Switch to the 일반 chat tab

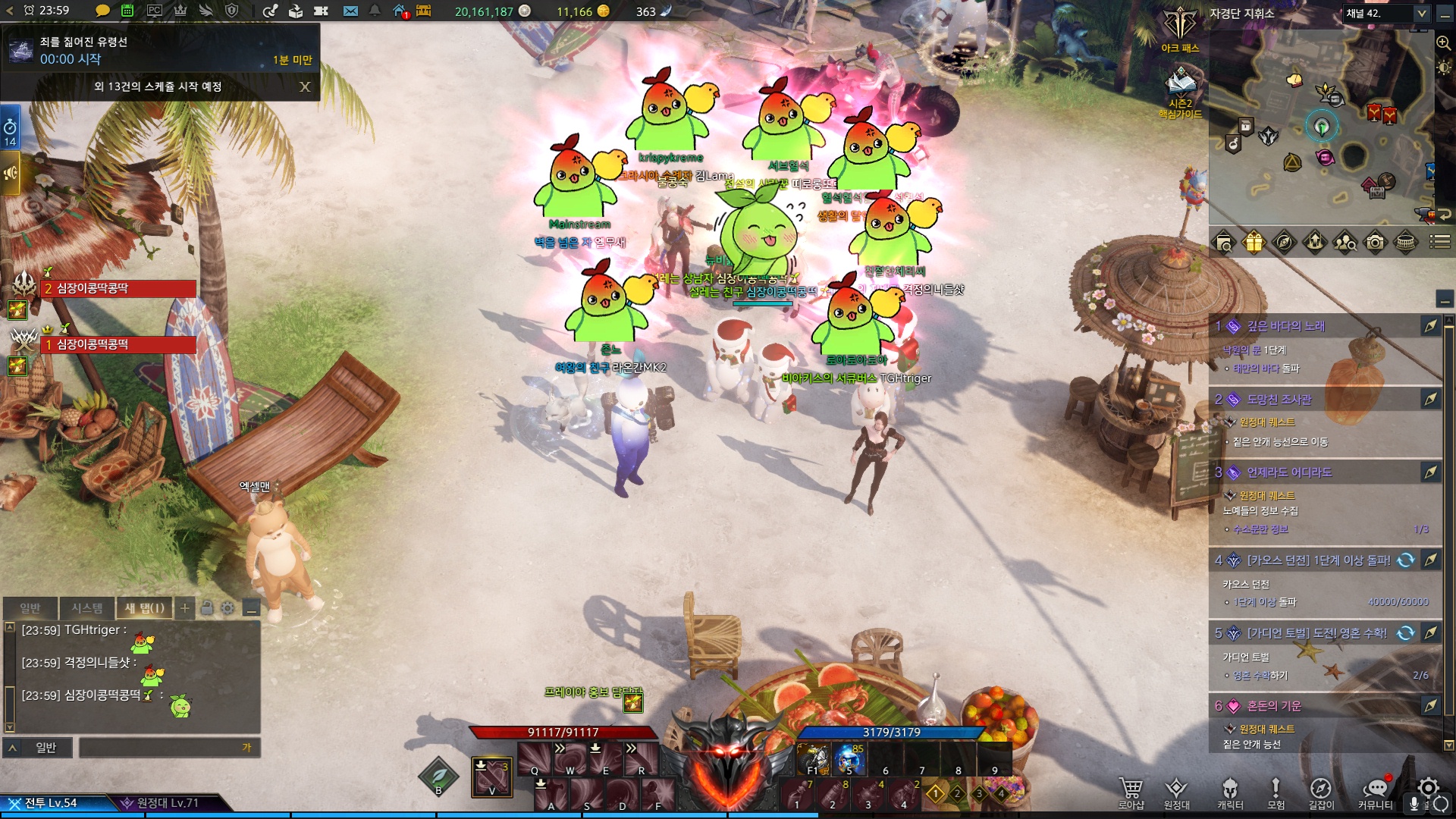[x=30, y=608]
